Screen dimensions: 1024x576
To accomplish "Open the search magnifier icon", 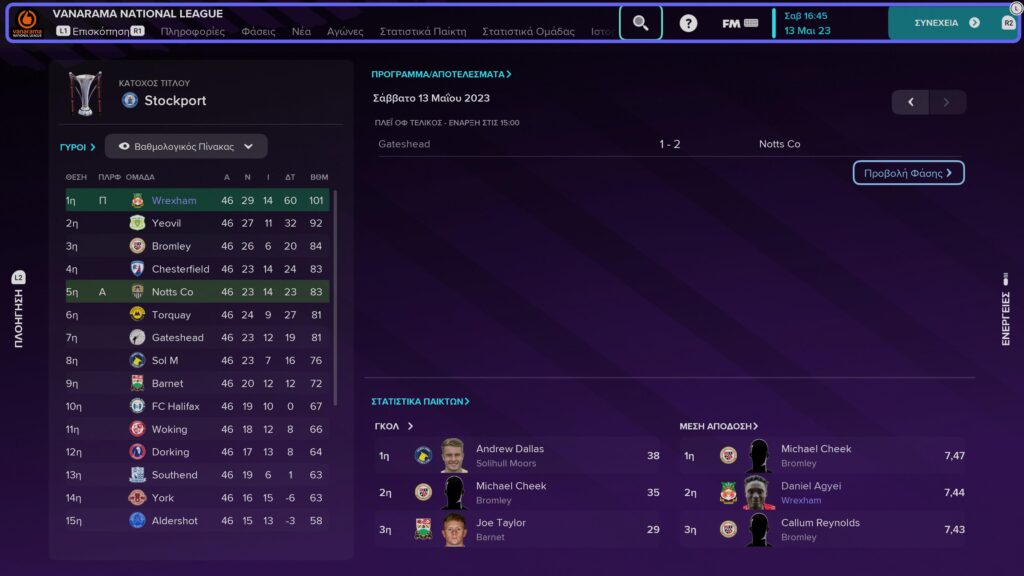I will point(641,22).
